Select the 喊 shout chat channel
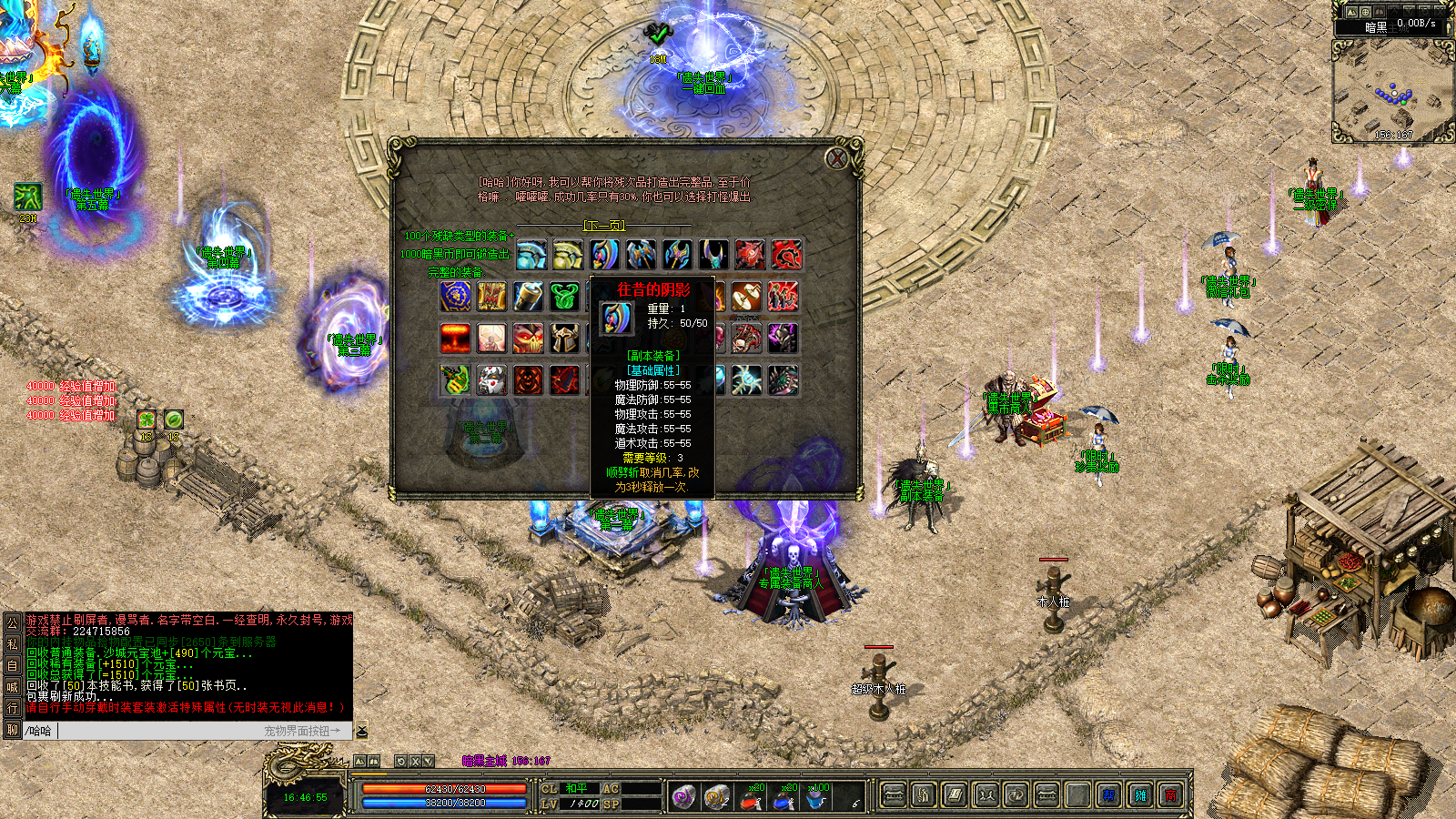The width and height of the screenshot is (1456, 819). pyautogui.click(x=13, y=687)
